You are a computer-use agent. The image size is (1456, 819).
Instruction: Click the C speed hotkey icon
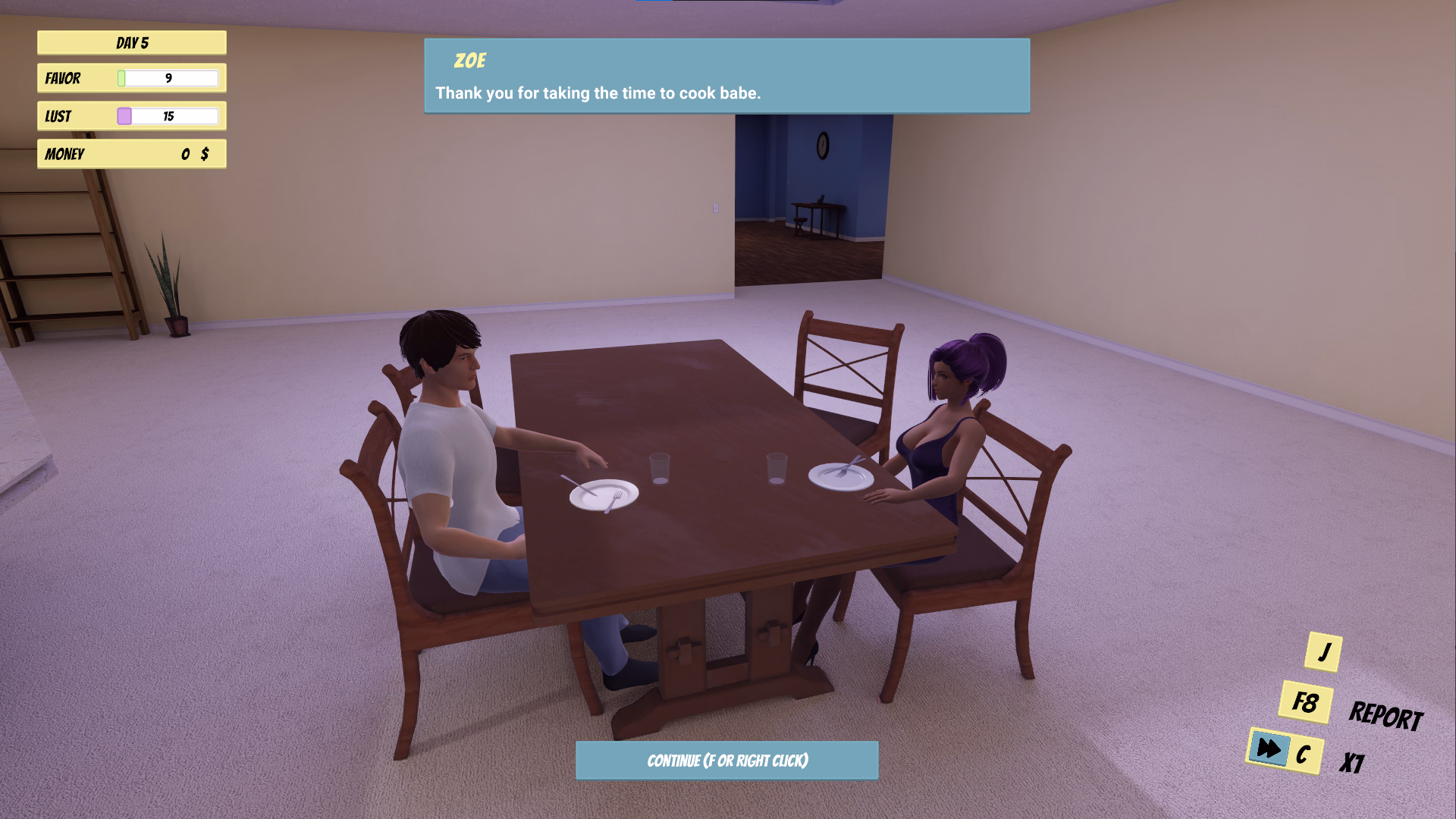(x=1305, y=753)
